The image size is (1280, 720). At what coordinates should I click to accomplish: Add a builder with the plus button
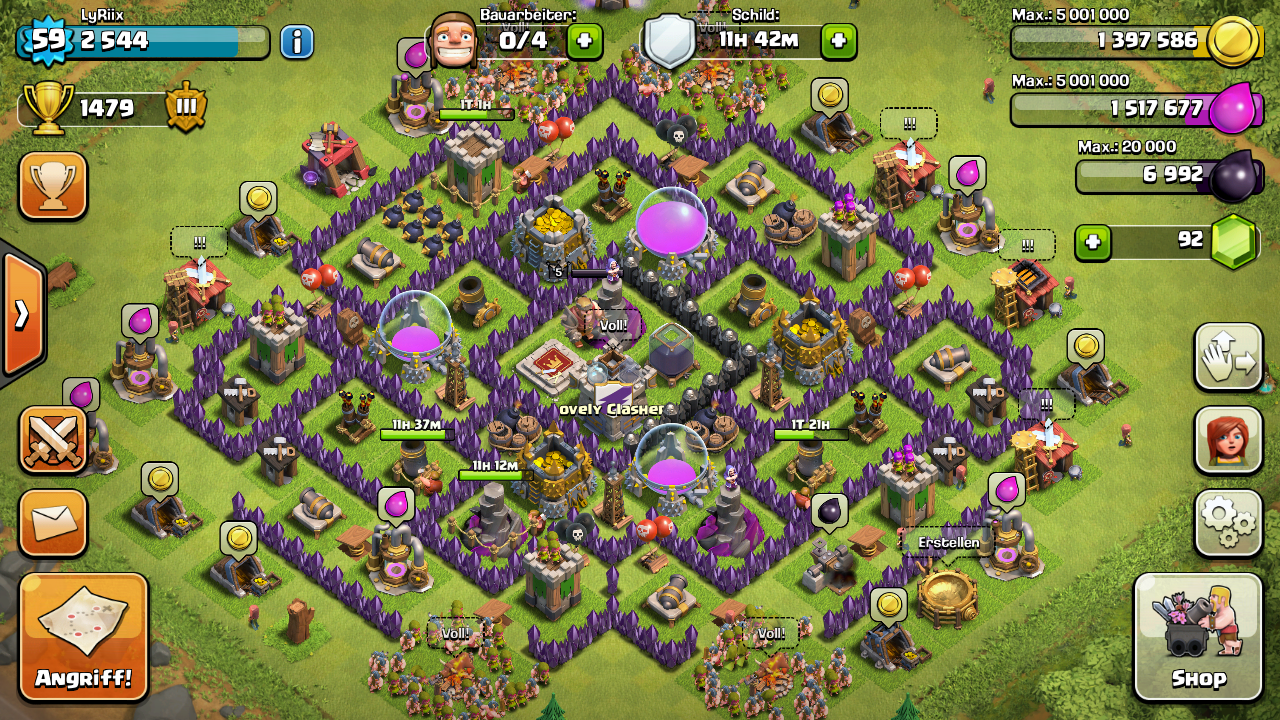(x=585, y=42)
